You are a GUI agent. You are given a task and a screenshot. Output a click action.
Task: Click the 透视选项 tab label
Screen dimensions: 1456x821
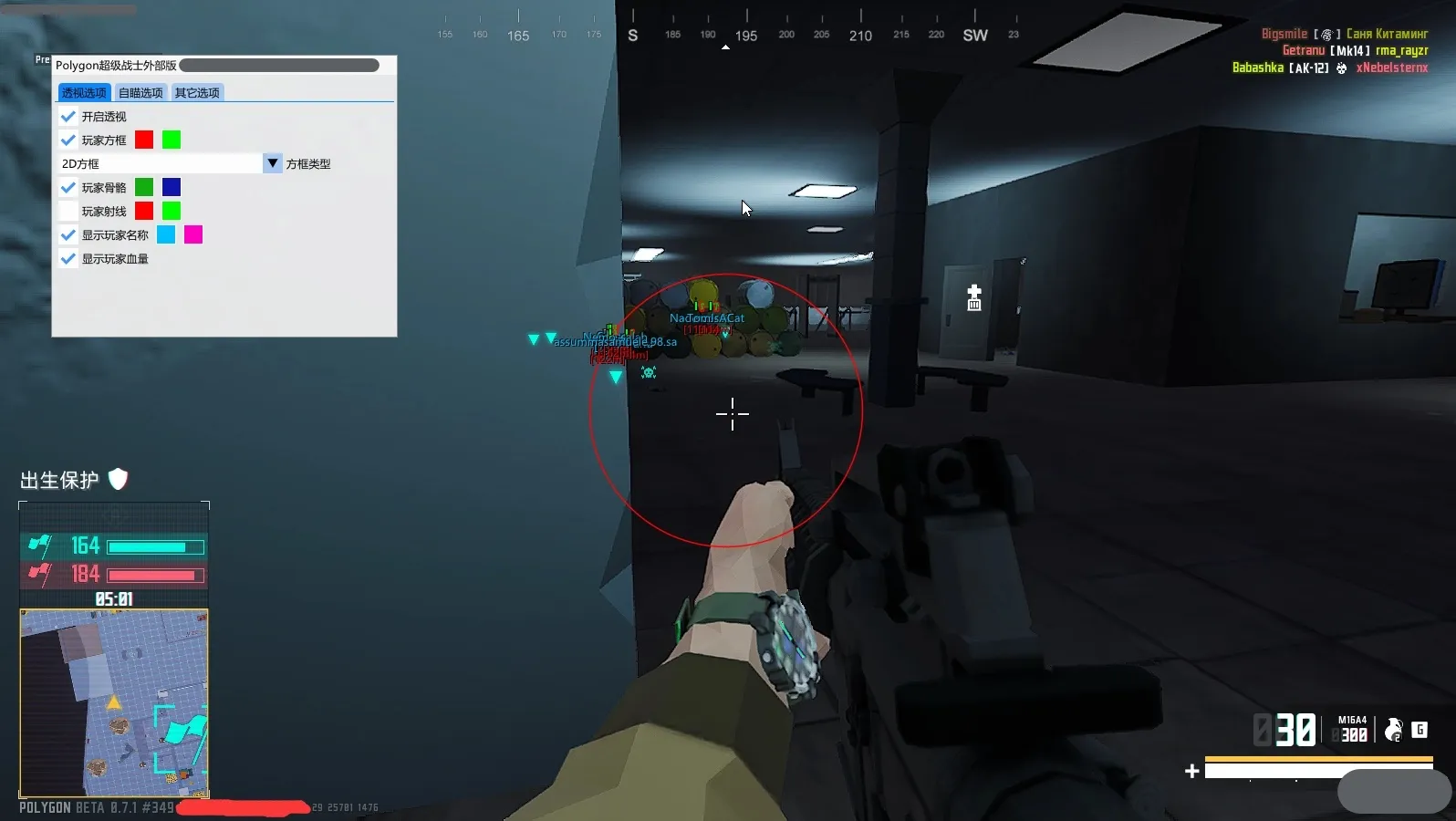pyautogui.click(x=83, y=92)
